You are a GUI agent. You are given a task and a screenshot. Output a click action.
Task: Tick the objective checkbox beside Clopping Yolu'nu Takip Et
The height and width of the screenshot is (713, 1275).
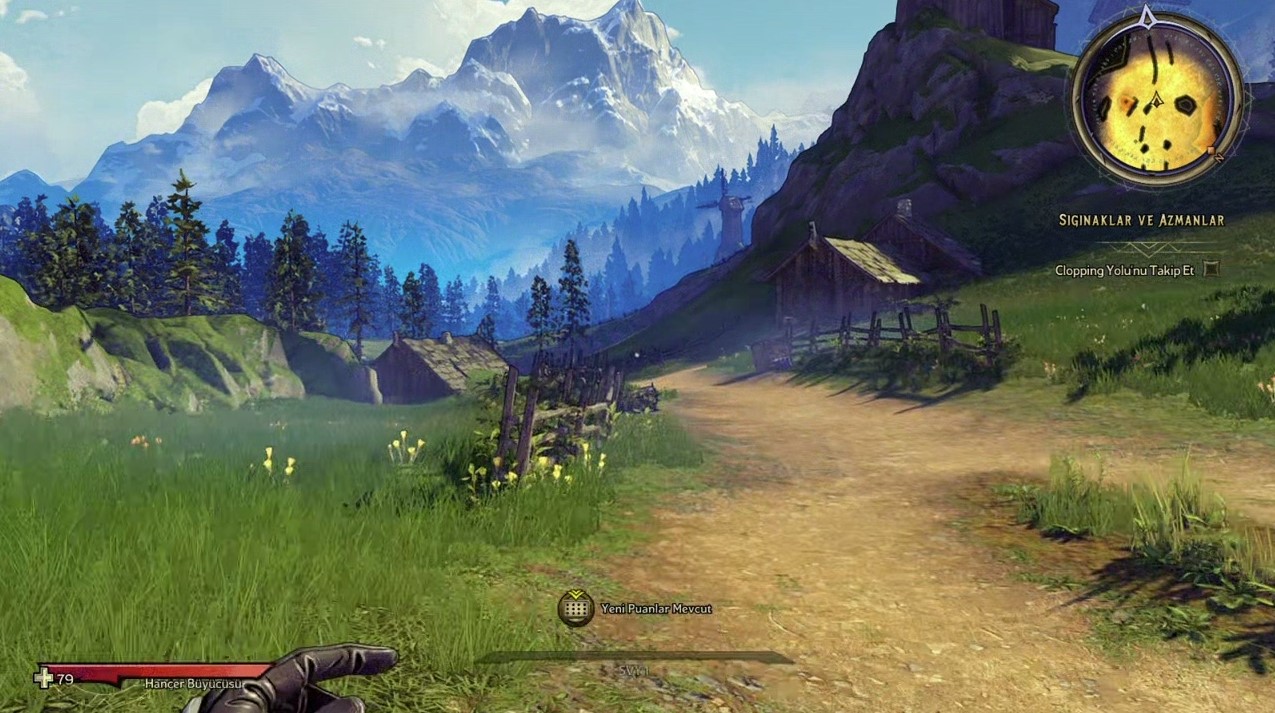(1211, 269)
